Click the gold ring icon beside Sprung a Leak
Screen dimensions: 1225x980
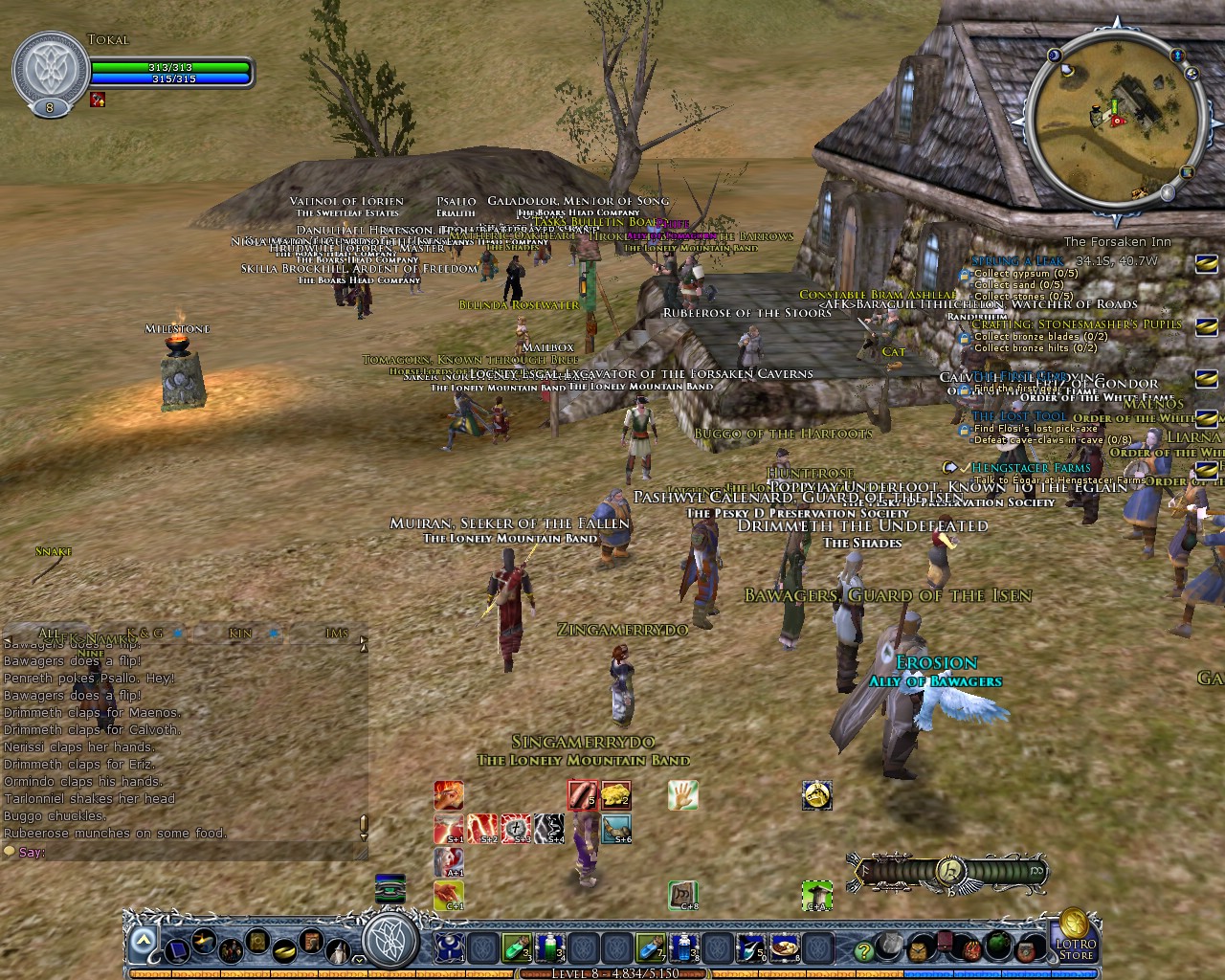[1205, 266]
